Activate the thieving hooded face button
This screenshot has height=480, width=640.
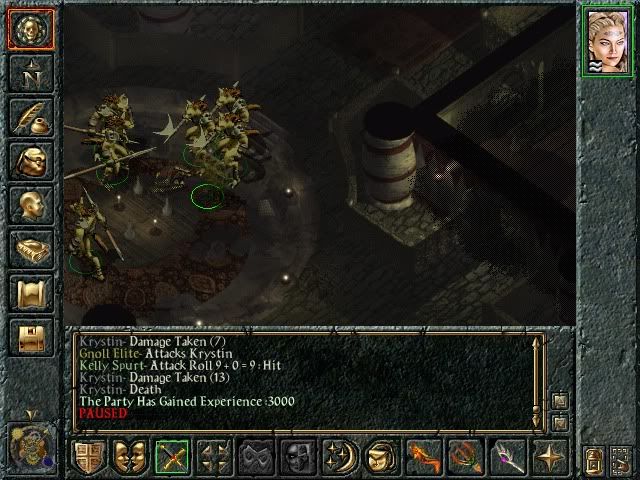[x=382, y=456]
